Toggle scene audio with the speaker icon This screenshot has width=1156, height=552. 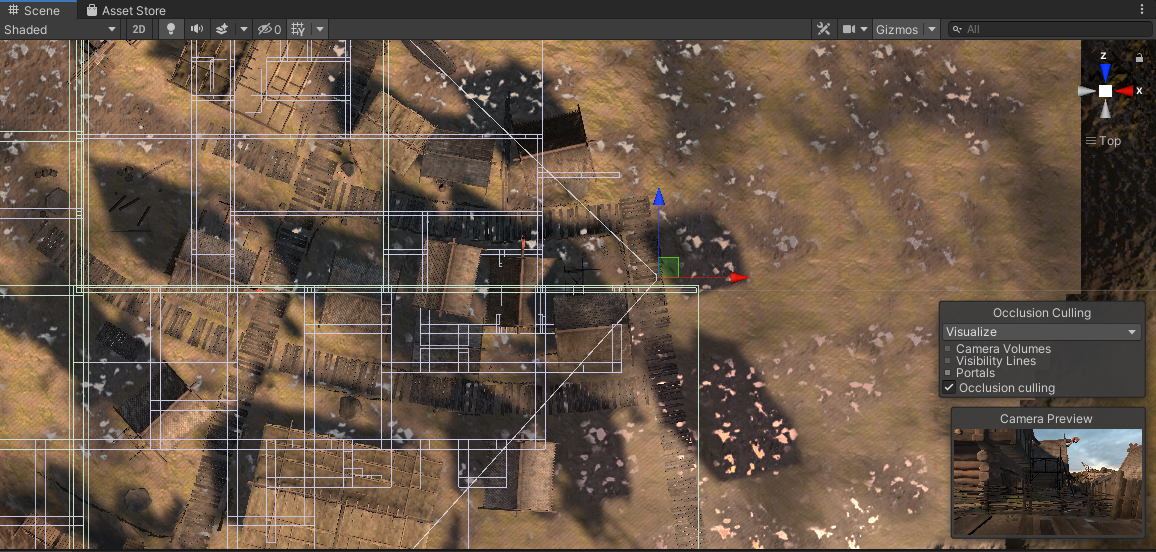coord(196,29)
